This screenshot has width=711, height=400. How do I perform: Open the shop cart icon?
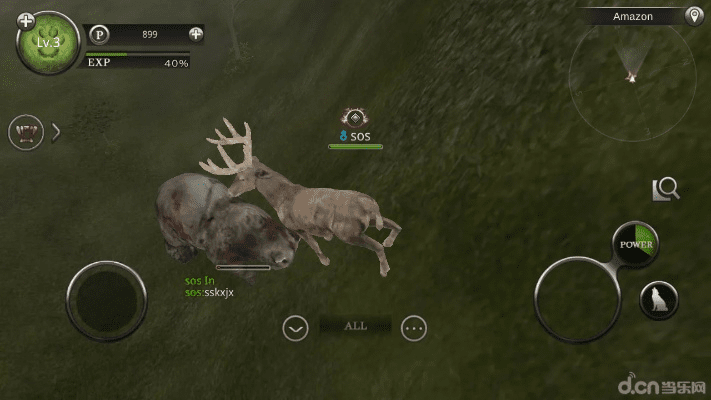click(25, 132)
